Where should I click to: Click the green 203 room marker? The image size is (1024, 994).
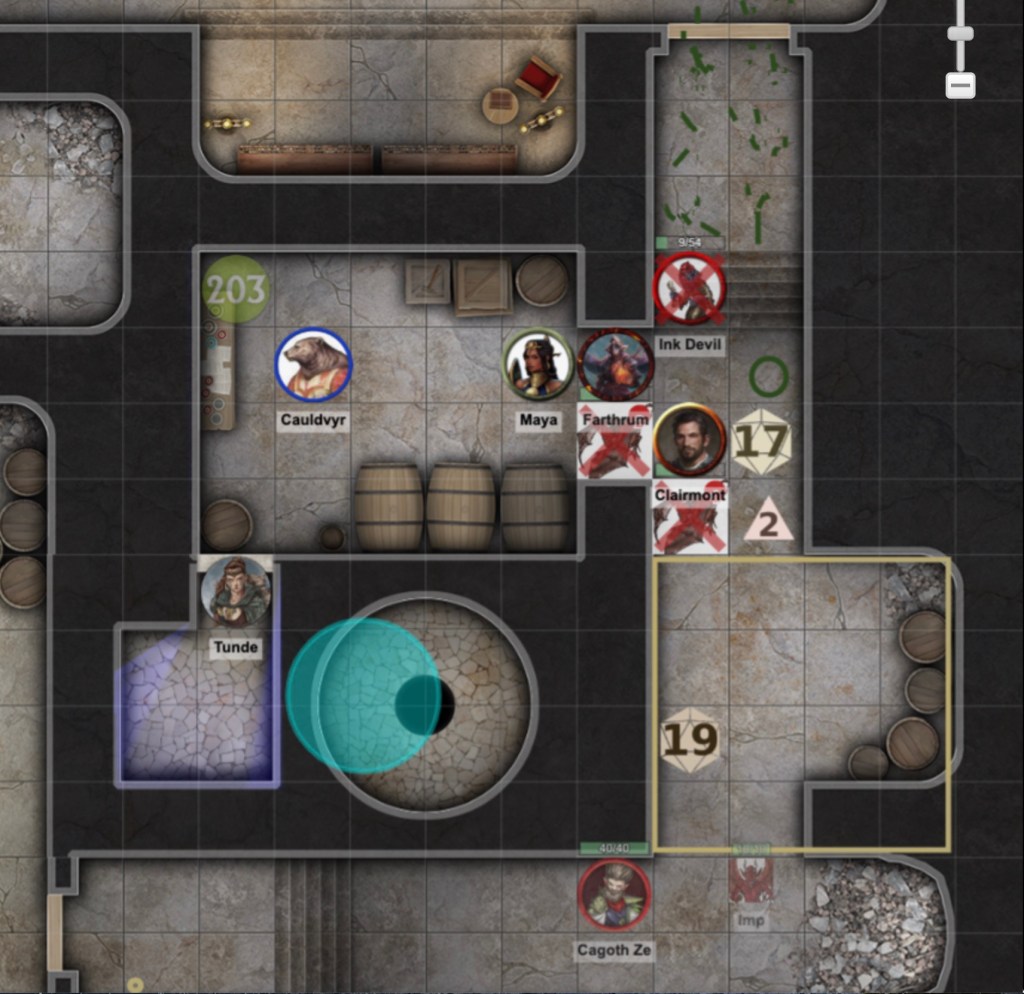tap(236, 290)
